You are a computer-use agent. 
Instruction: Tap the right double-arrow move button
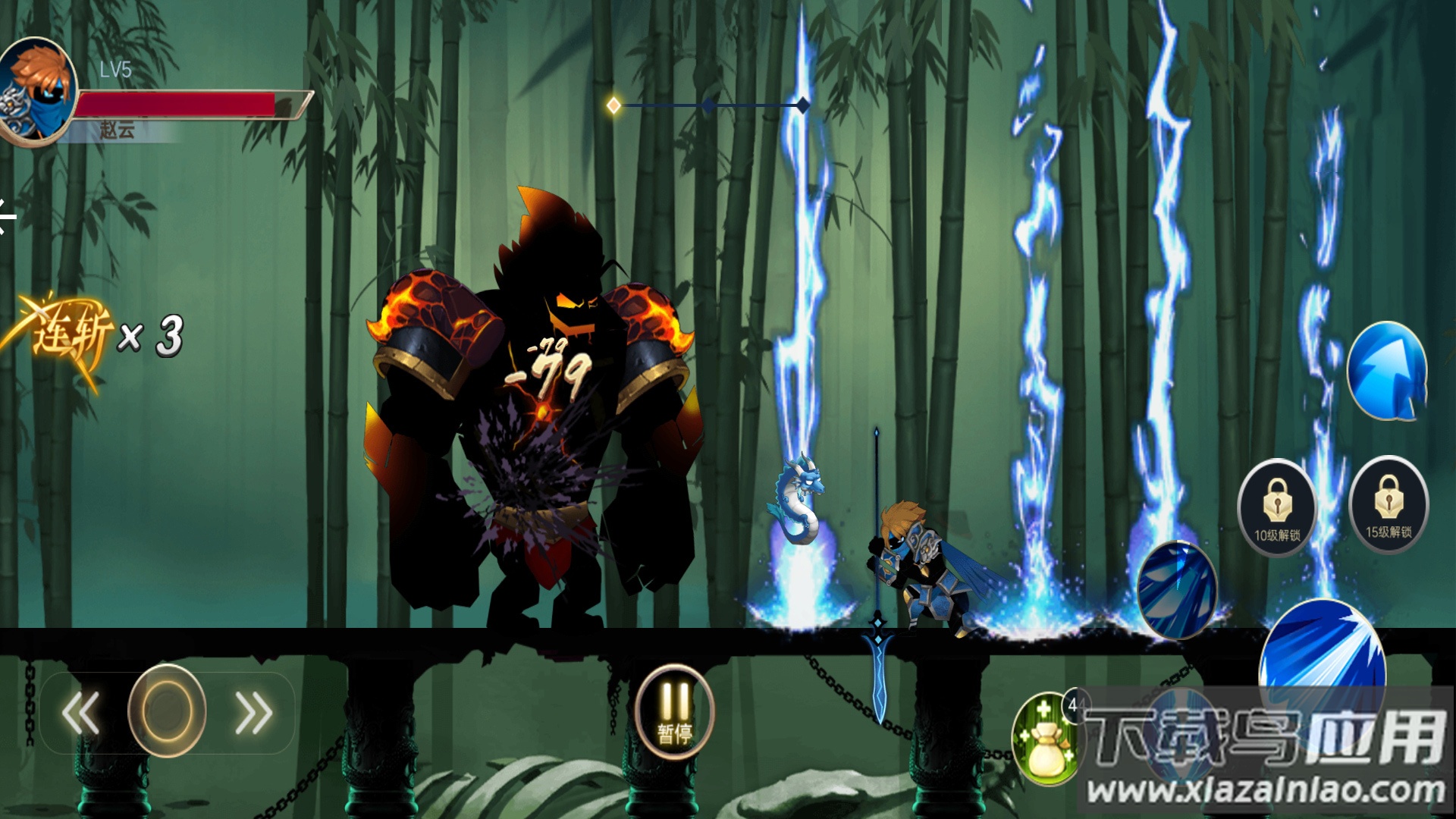coord(253,713)
